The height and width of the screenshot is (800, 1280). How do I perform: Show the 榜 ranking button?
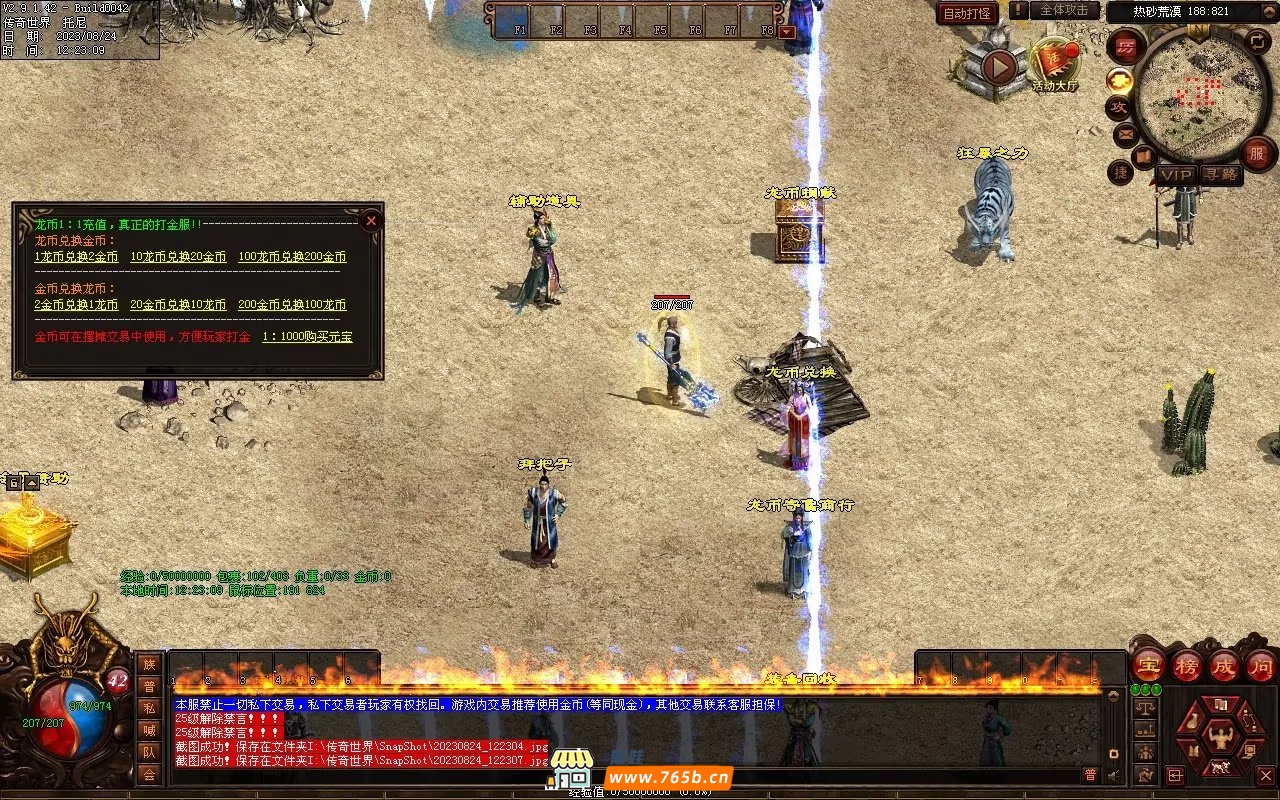[x=1187, y=666]
